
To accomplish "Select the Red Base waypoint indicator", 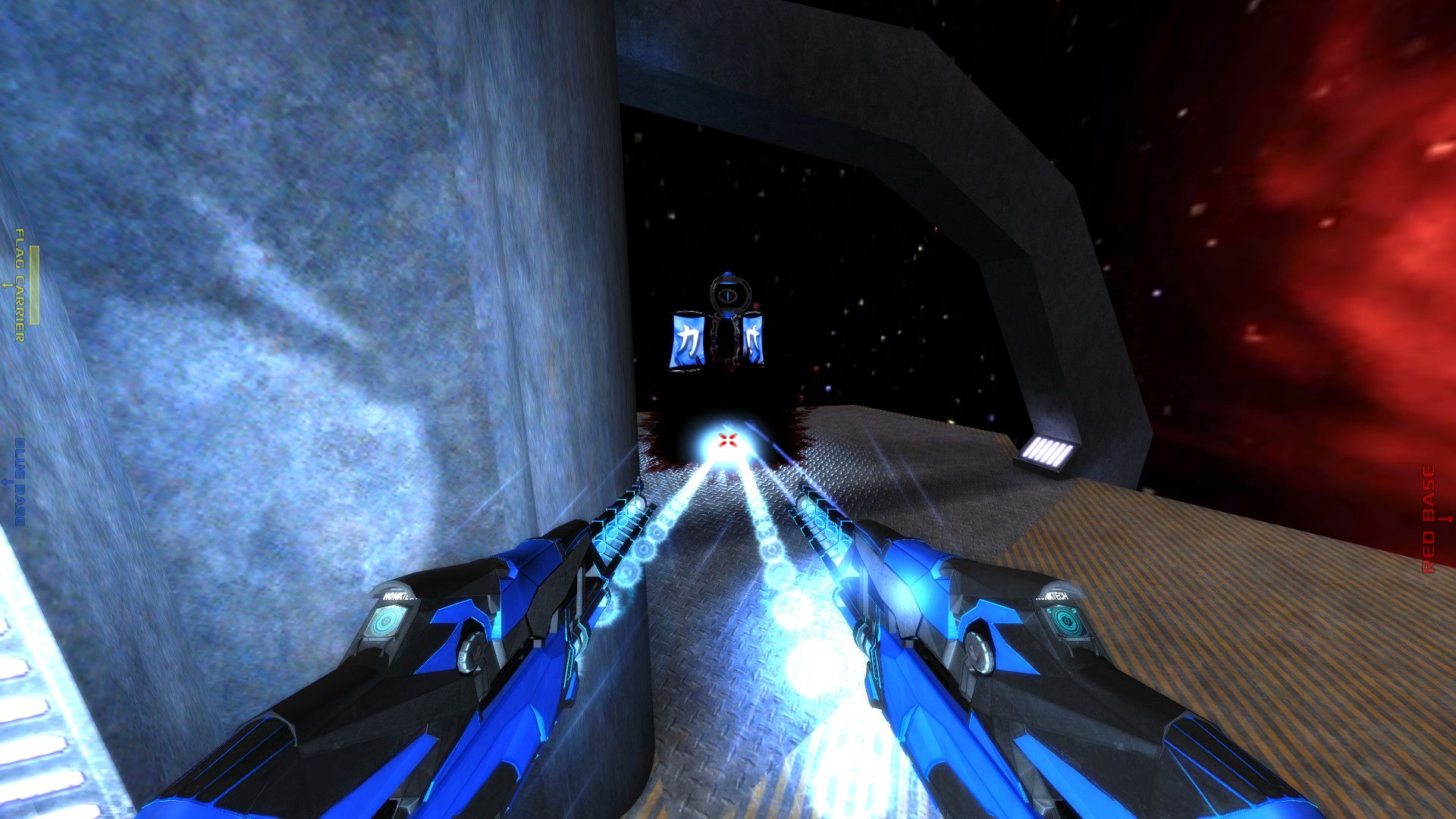I will (x=1429, y=519).
